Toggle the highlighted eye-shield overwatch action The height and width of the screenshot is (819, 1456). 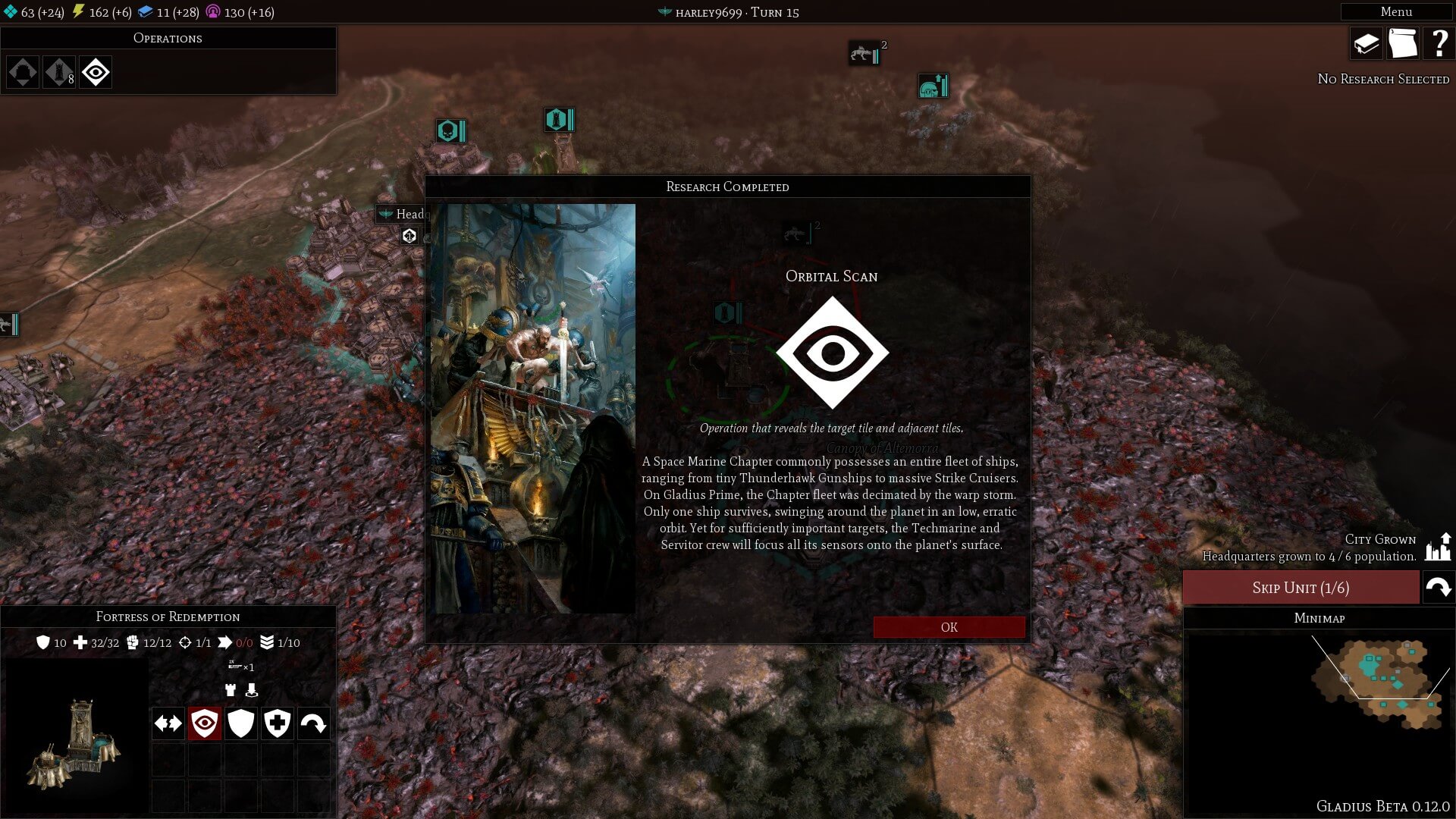[205, 723]
